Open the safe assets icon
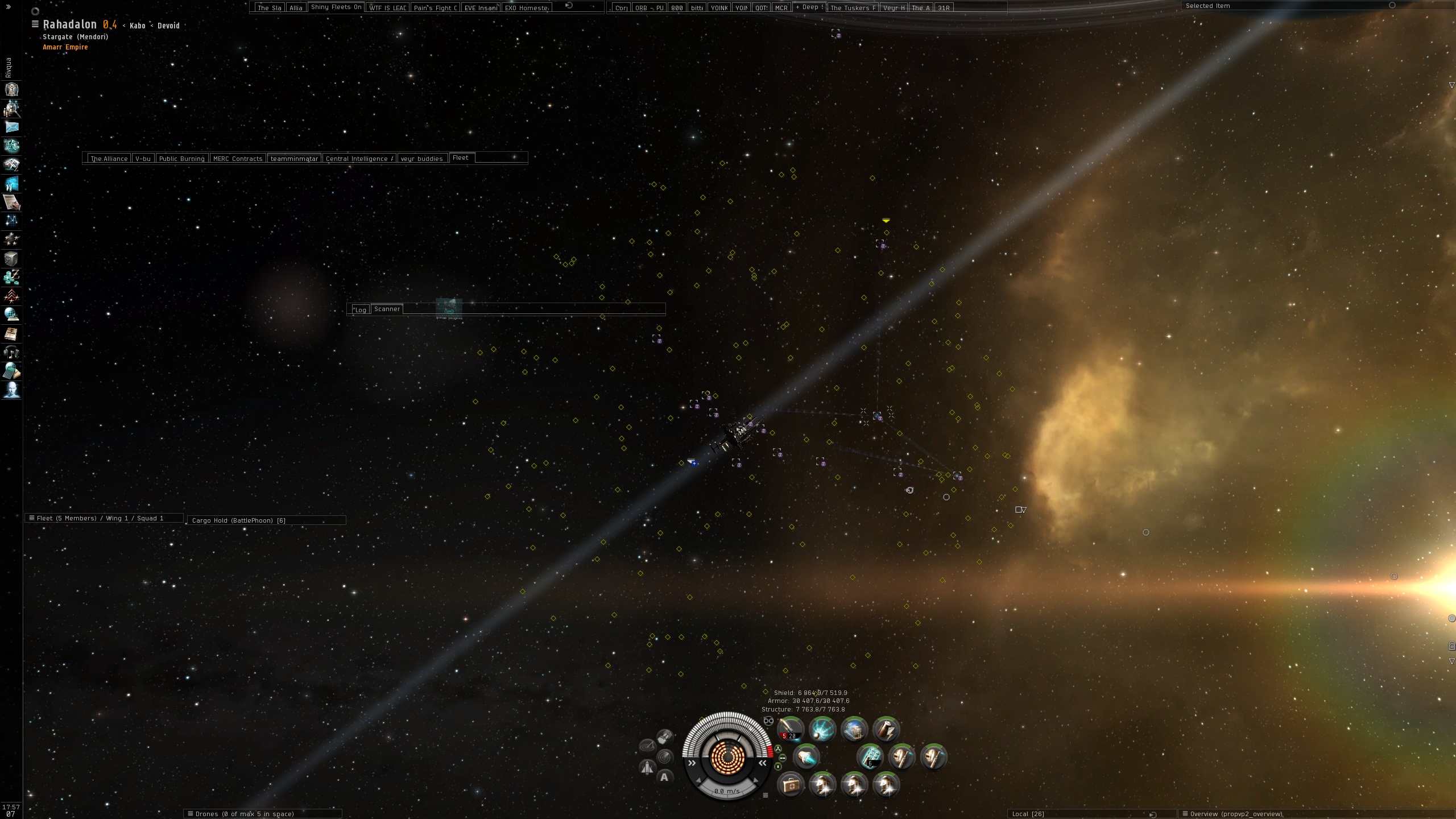 coord(12,259)
